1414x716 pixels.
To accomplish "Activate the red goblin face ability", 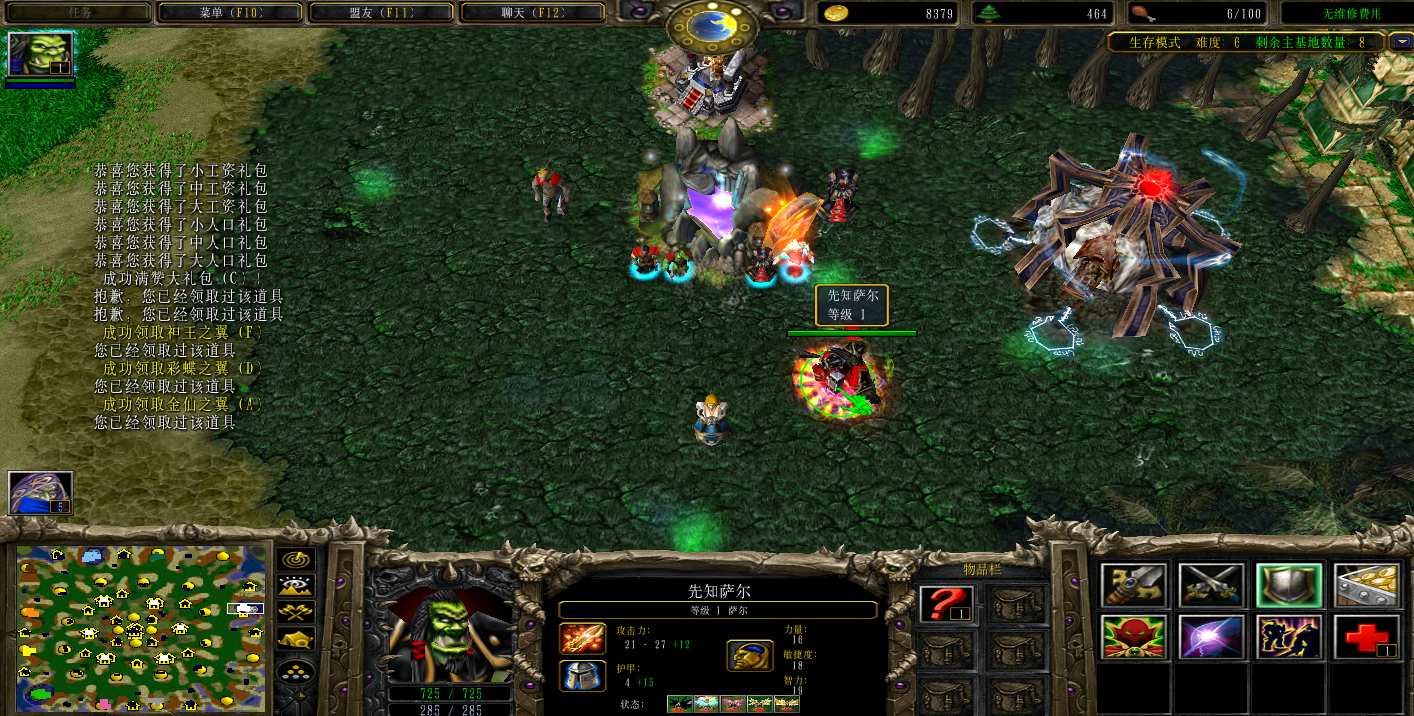I will point(1134,638).
